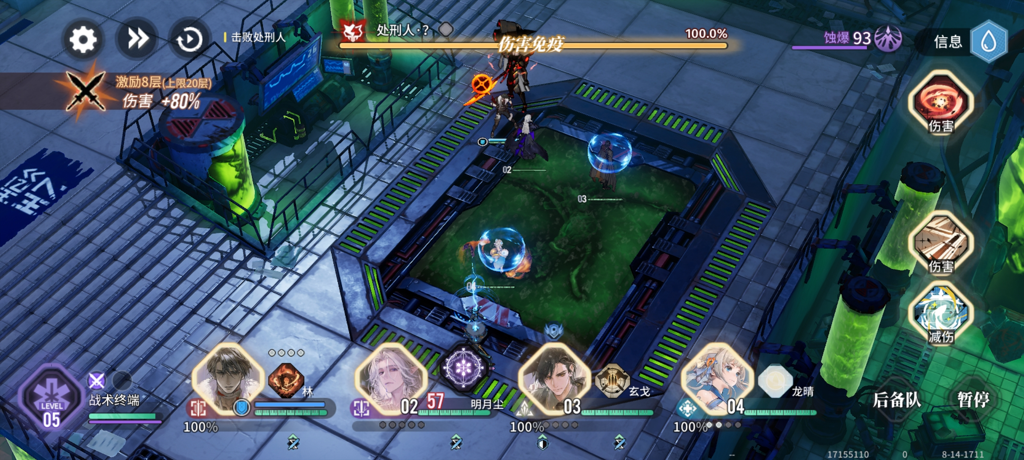Trigger 龙晴's white hexagon skill

coord(774,380)
